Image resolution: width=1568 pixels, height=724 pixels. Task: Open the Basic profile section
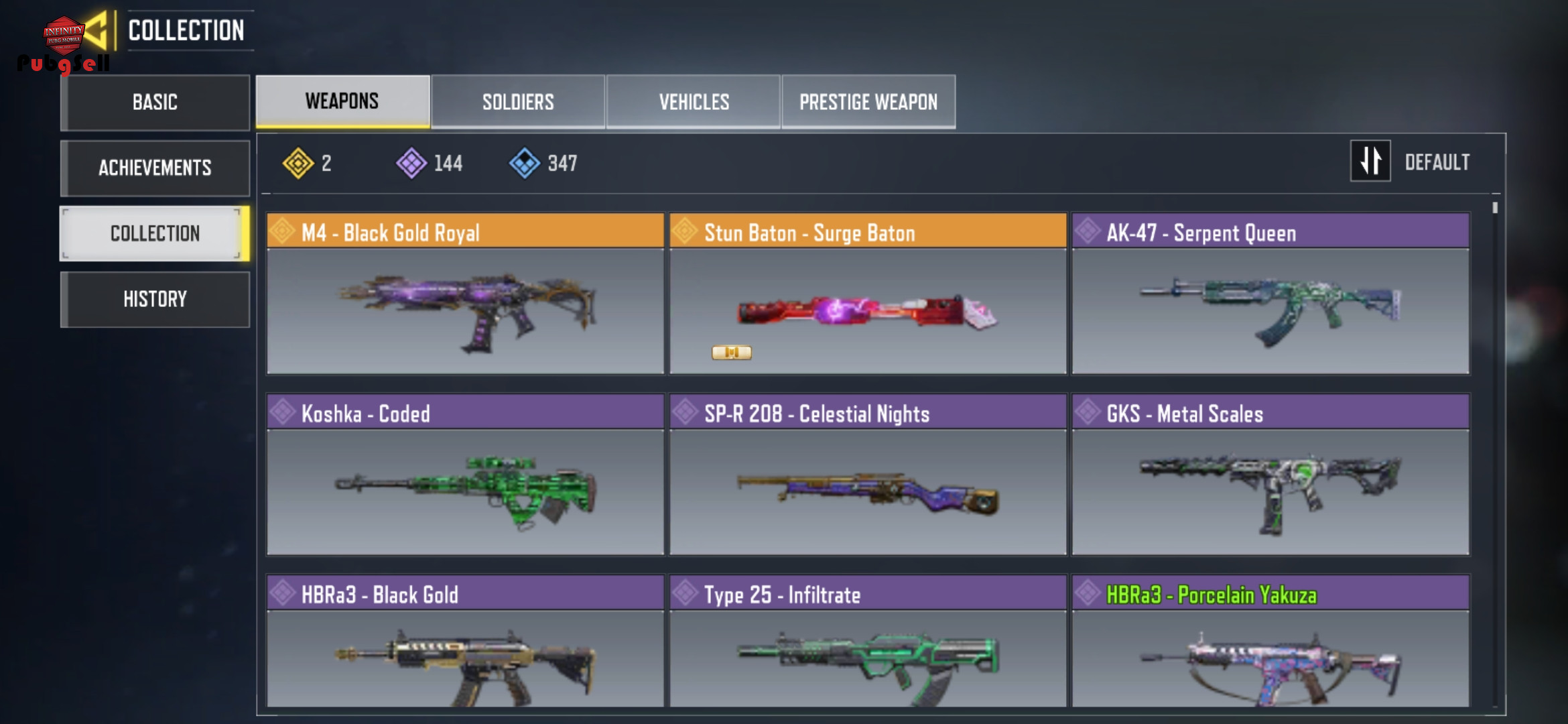[155, 103]
